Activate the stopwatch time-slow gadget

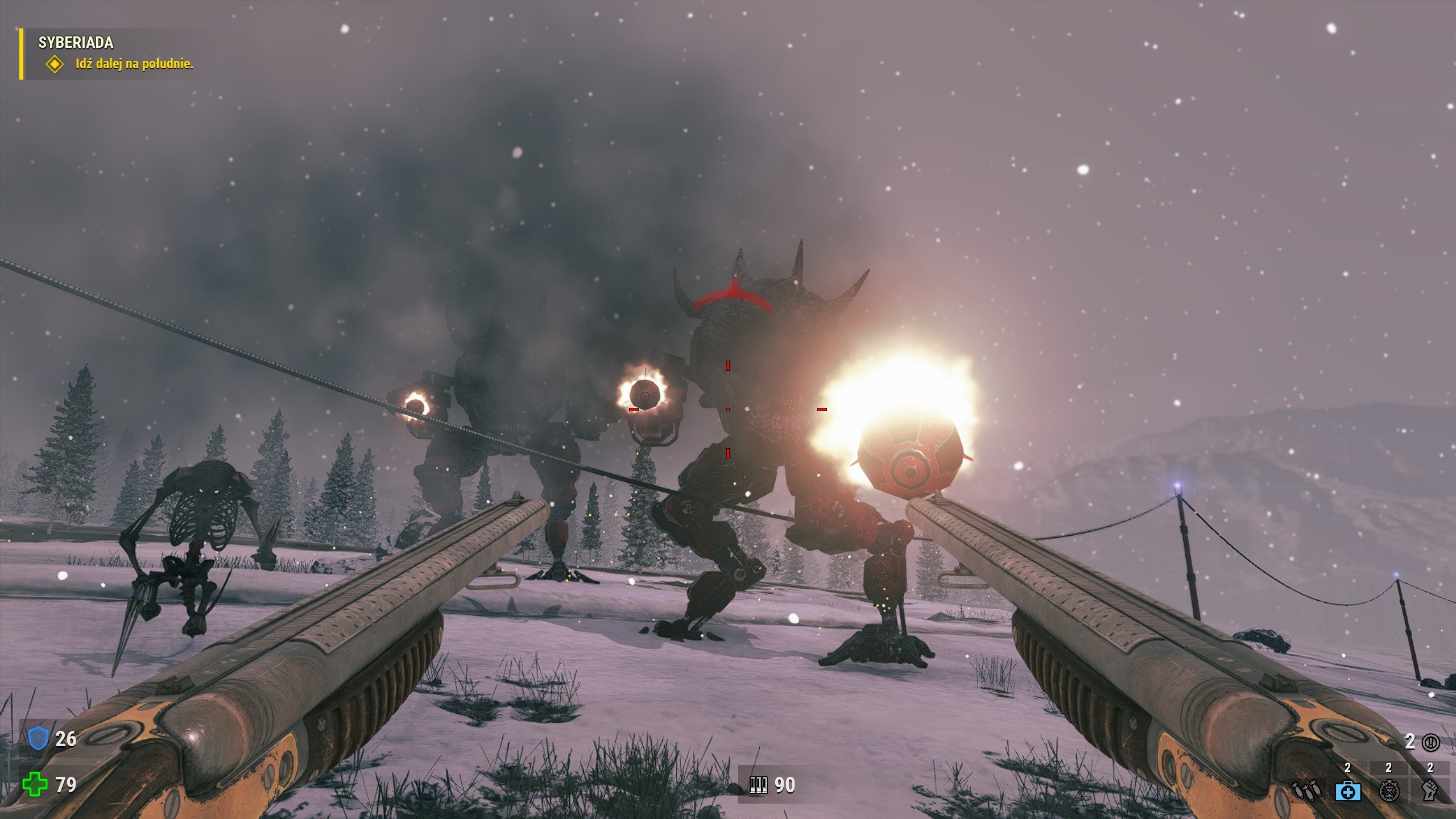point(1389,791)
